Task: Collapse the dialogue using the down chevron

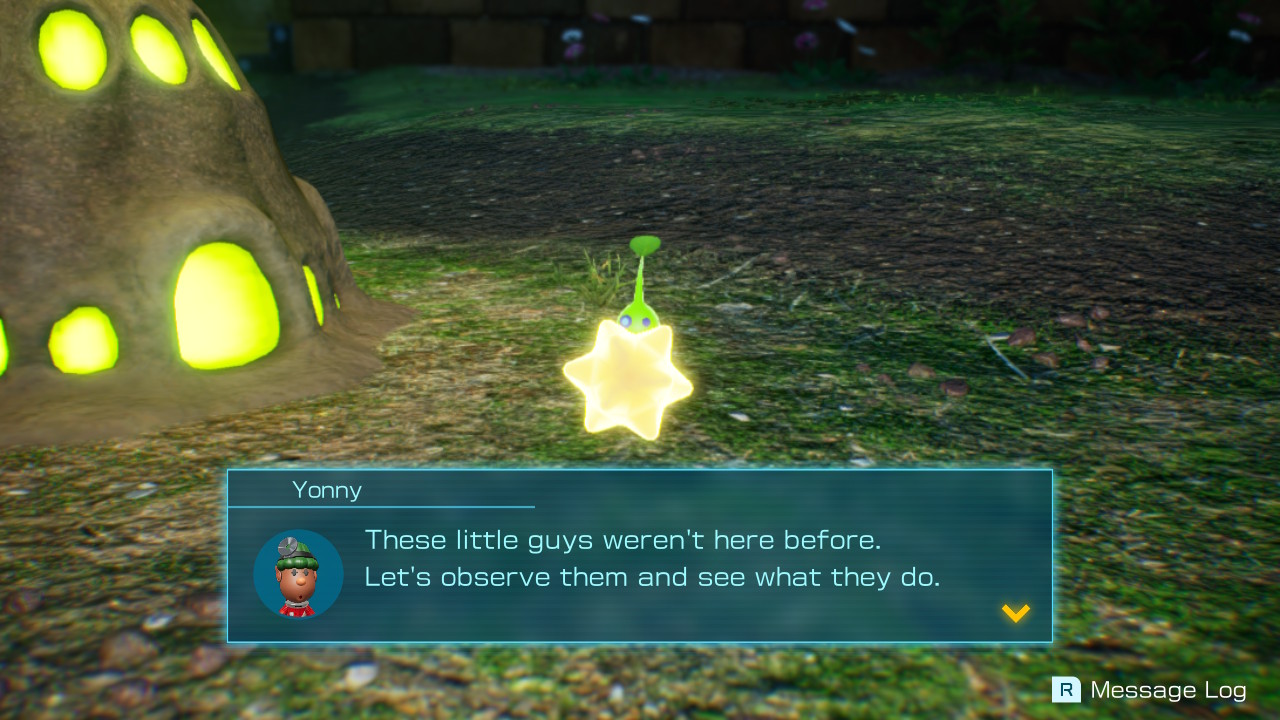Action: click(1015, 614)
